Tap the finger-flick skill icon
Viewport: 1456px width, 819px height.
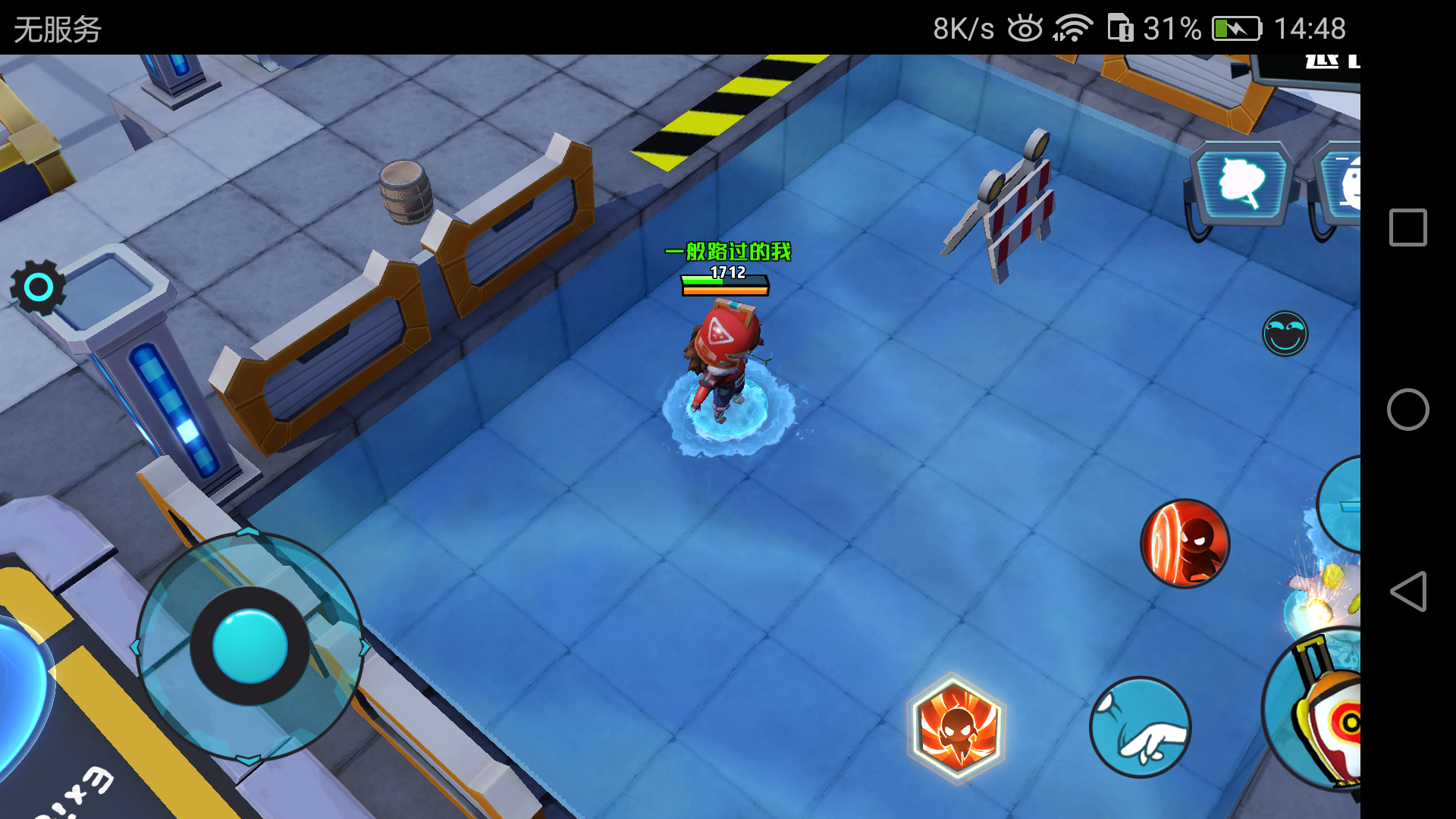tap(1141, 726)
